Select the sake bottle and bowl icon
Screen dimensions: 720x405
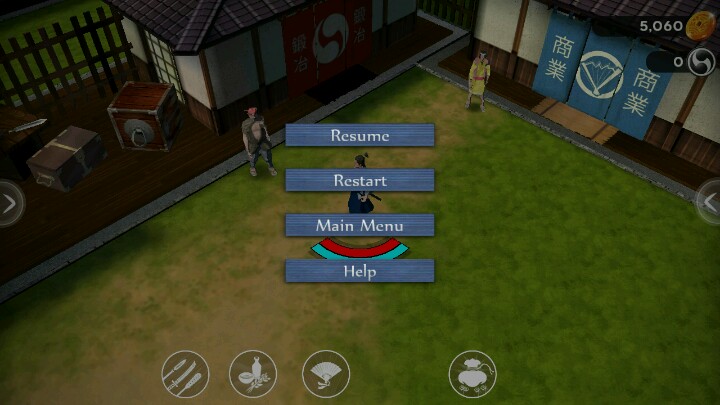pyautogui.click(x=253, y=375)
